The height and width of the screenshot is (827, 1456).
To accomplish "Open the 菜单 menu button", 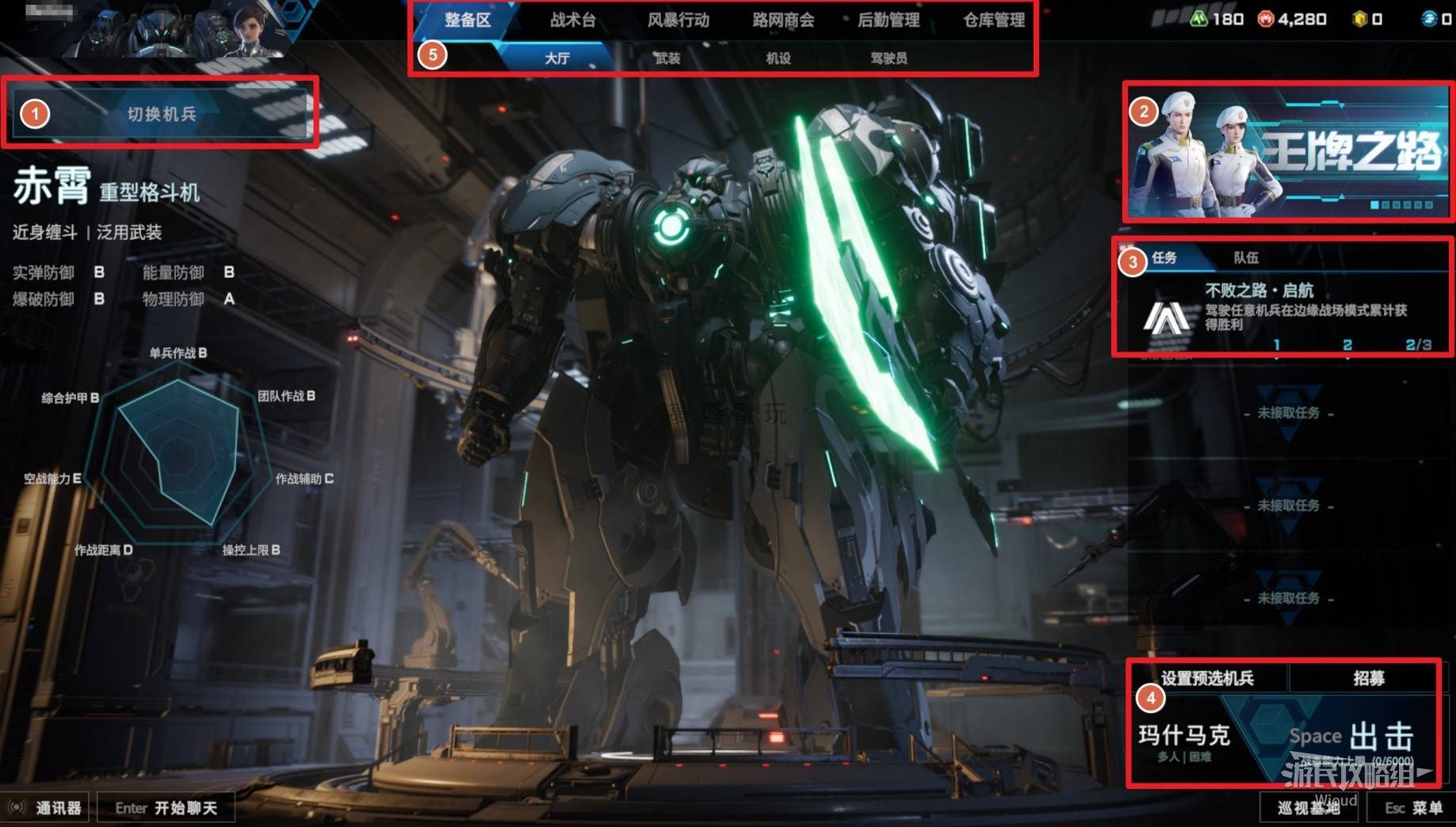I will pyautogui.click(x=1414, y=808).
